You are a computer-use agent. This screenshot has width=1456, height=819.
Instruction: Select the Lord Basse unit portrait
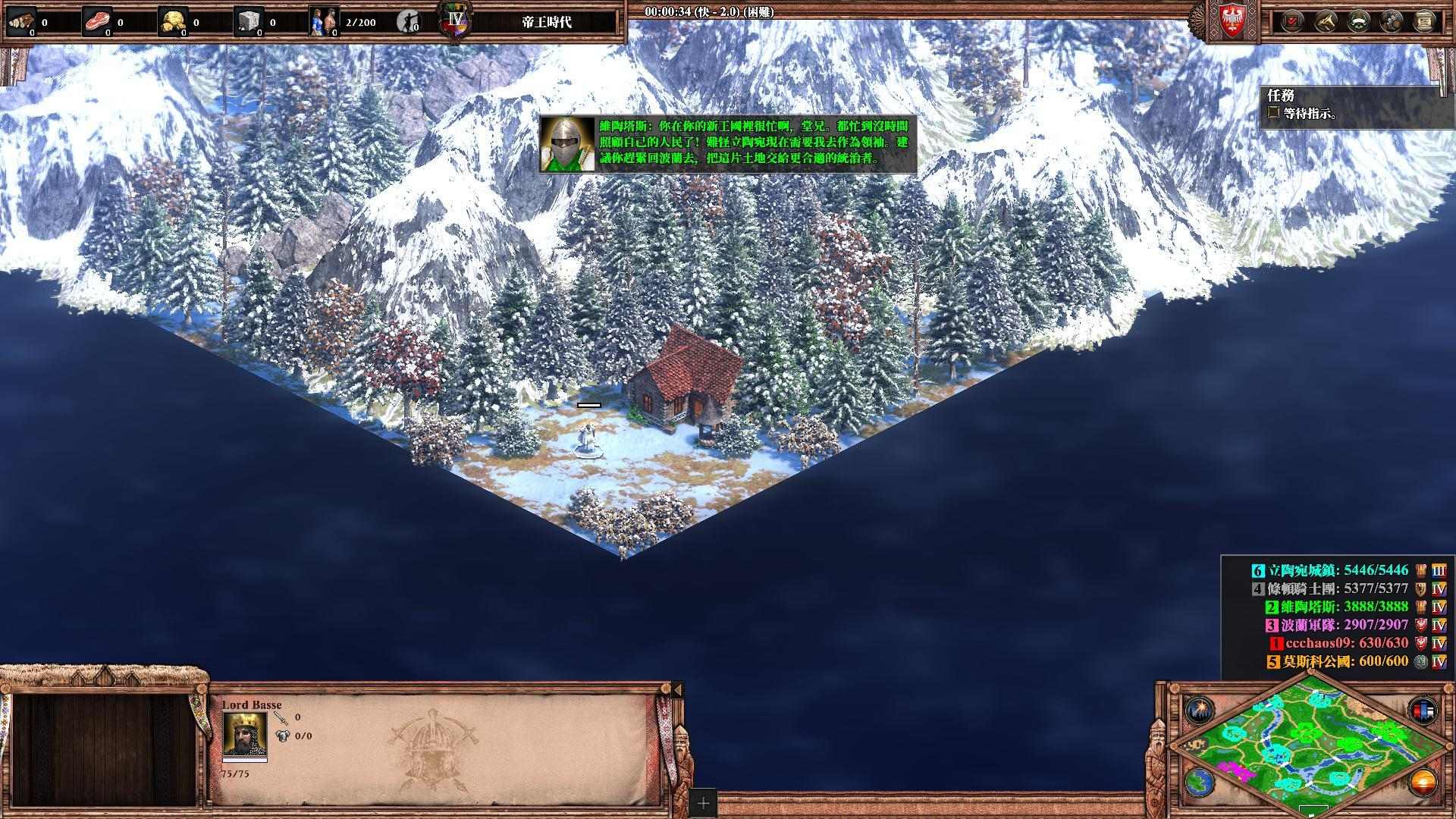[x=244, y=733]
